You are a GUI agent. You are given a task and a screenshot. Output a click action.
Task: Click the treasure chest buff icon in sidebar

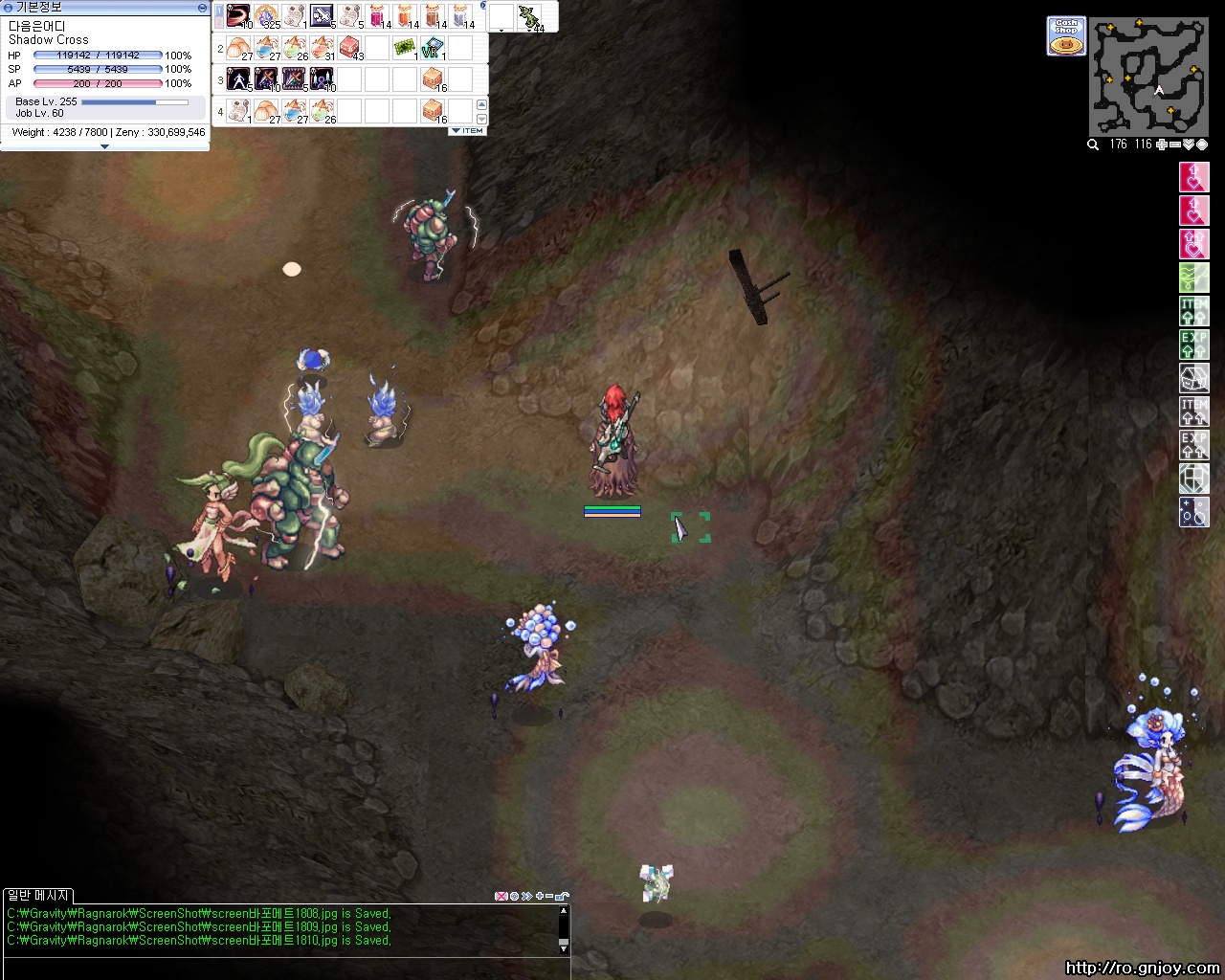click(x=1194, y=378)
